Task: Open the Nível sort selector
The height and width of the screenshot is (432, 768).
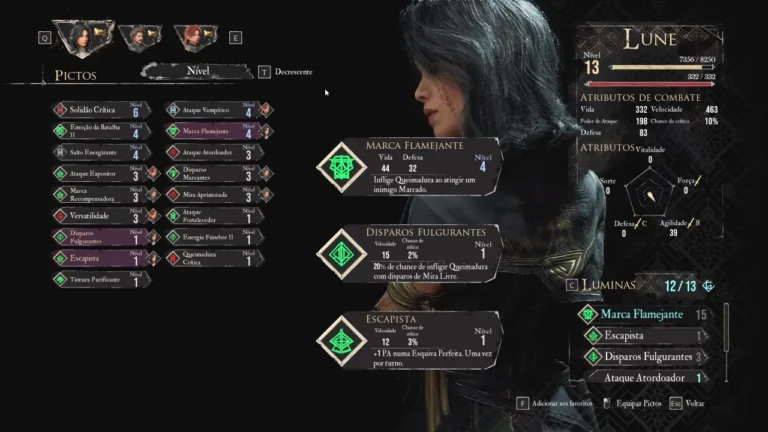Action: pyautogui.click(x=198, y=72)
